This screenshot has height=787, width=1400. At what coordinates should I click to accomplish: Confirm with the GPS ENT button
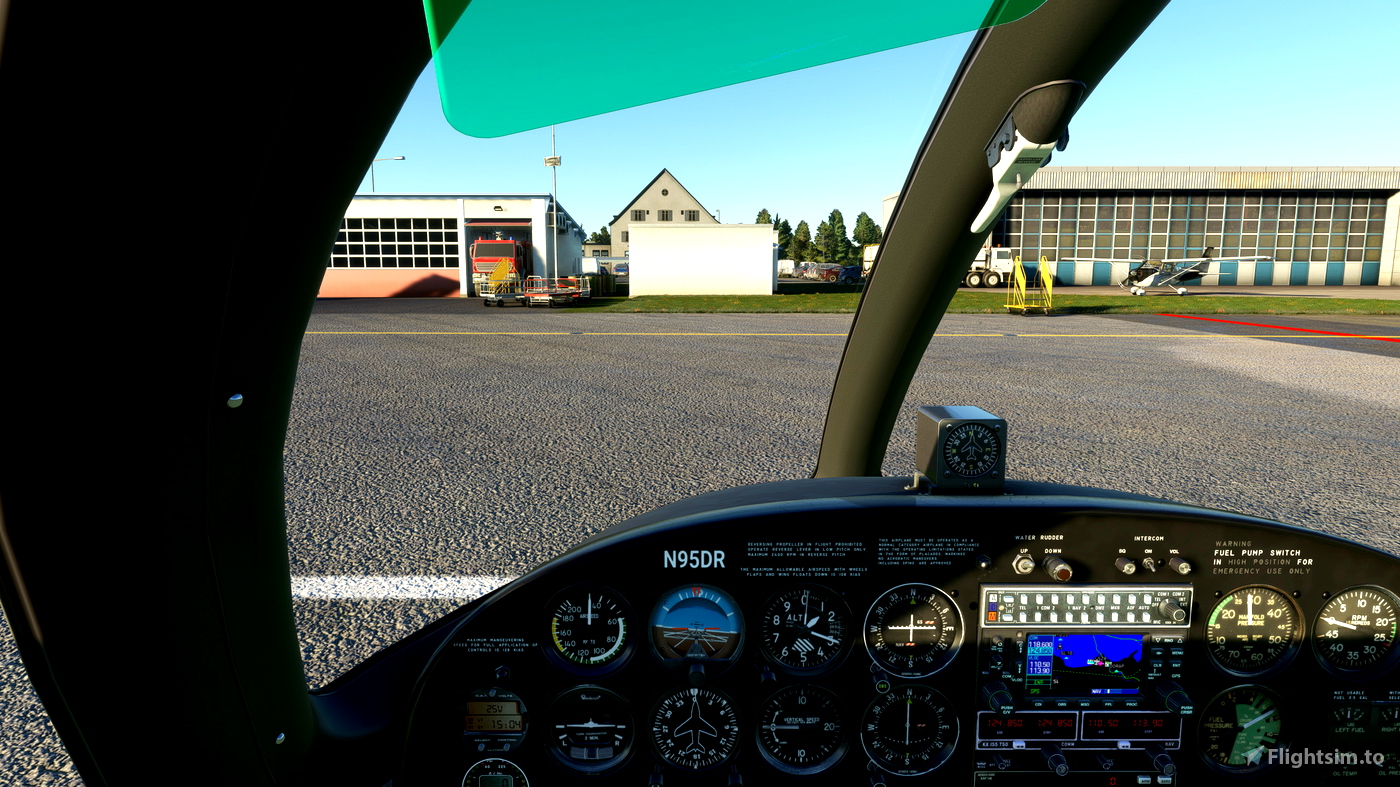coord(1176,666)
